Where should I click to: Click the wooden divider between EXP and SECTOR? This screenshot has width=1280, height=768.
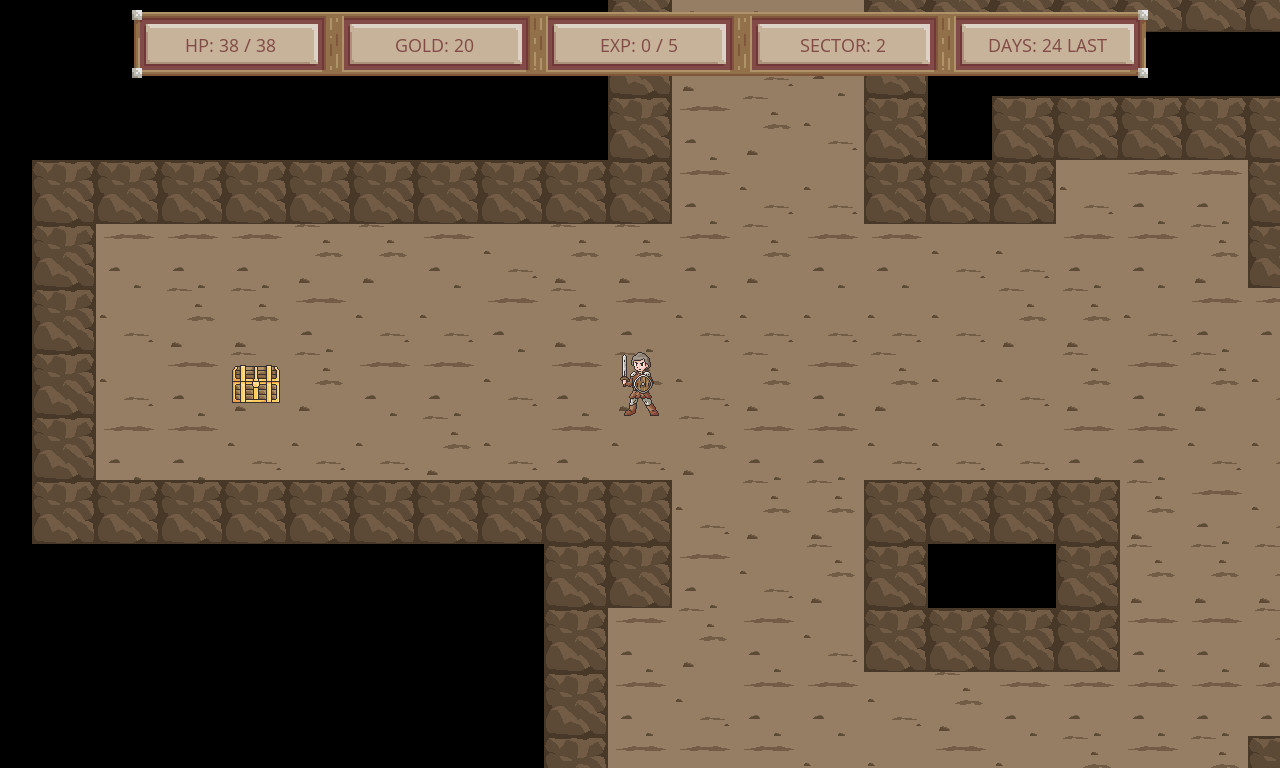tap(742, 44)
